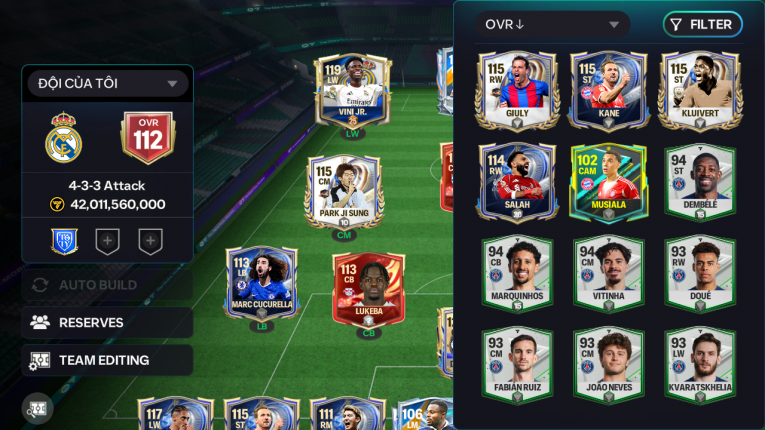Viewport: 765px width, 430px height.
Task: Choose the Fabián Ruiz 93 CM card
Action: (x=517, y=365)
